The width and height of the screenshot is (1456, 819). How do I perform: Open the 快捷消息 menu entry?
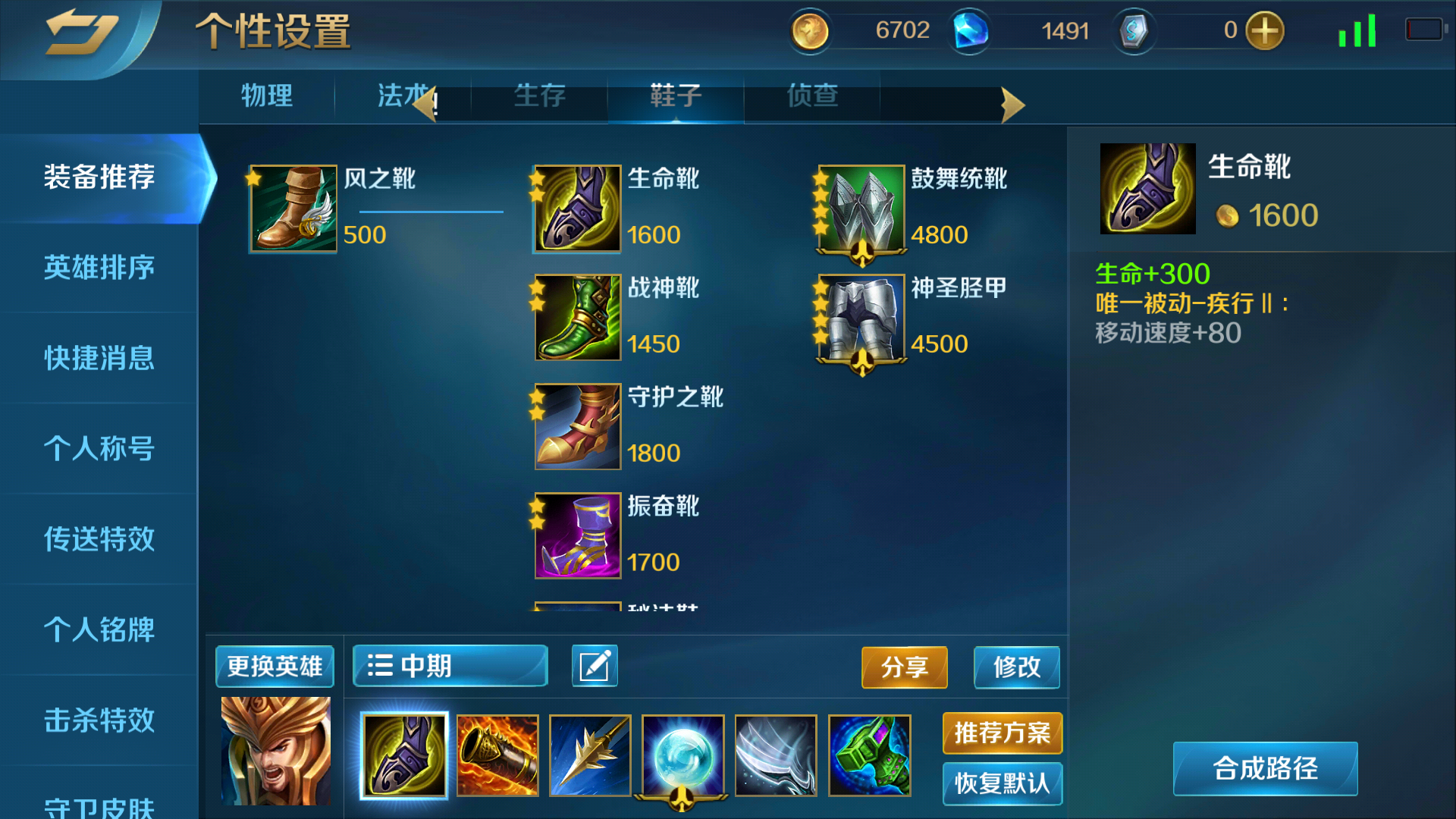[99, 358]
